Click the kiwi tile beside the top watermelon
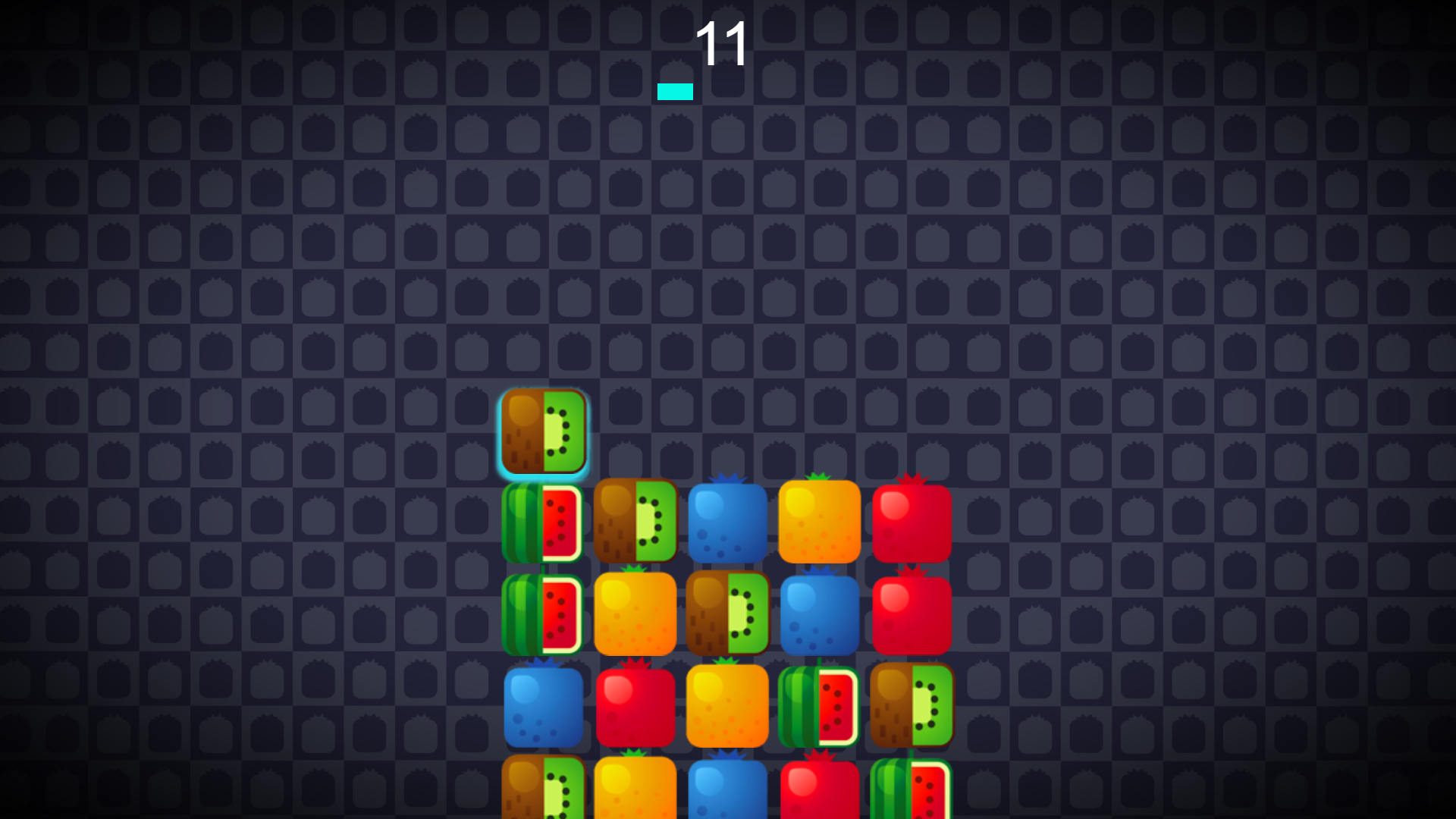The width and height of the screenshot is (1456, 819). pyautogui.click(x=637, y=523)
